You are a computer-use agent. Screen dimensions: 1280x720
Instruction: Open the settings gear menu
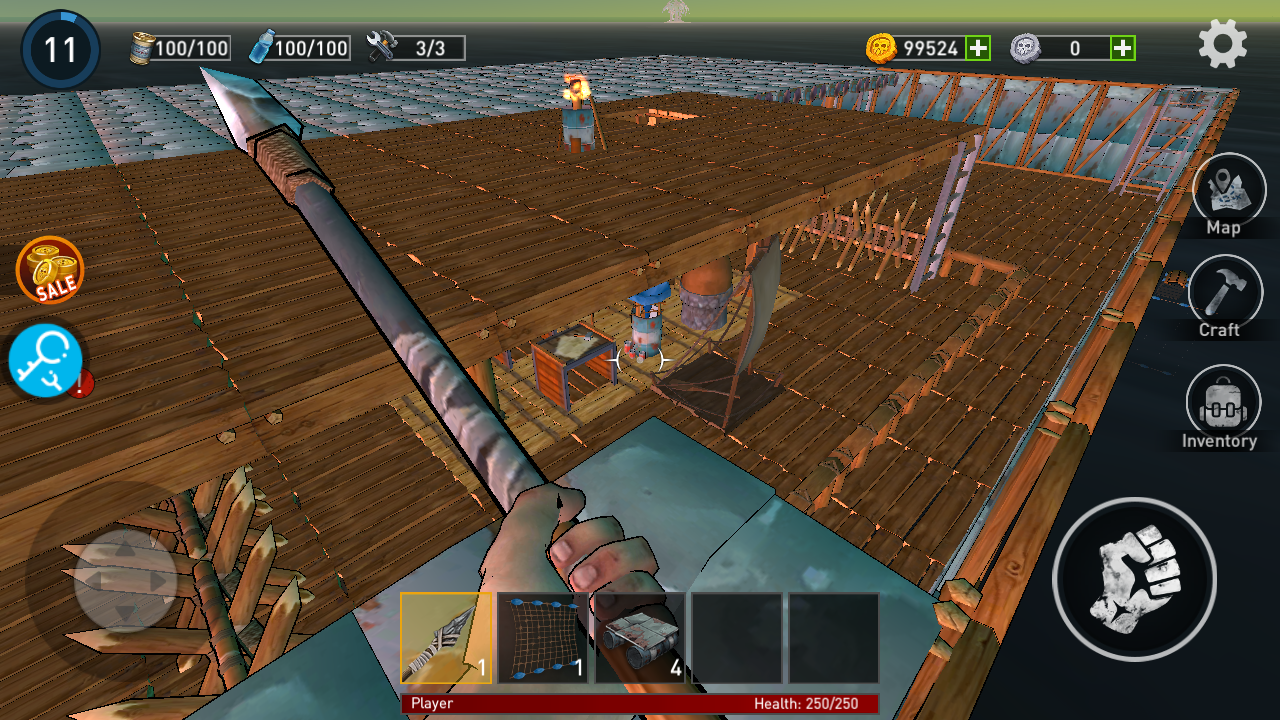(1223, 44)
